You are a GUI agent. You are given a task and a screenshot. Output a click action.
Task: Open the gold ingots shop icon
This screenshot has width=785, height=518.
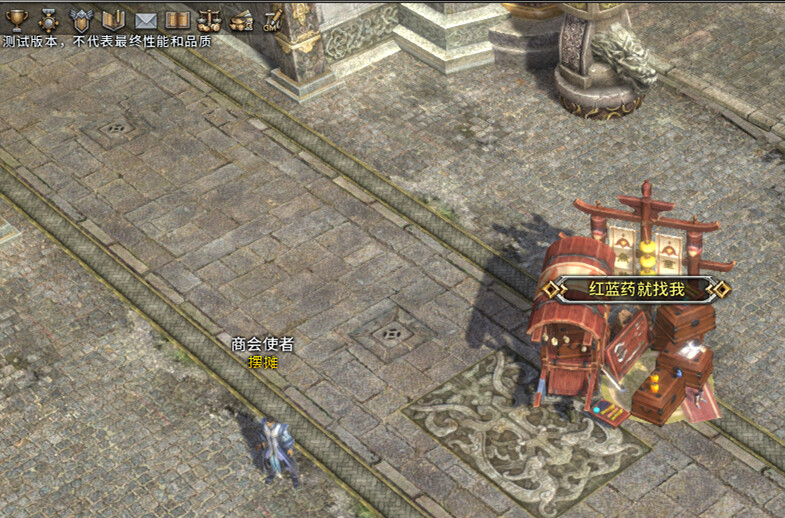(241, 20)
